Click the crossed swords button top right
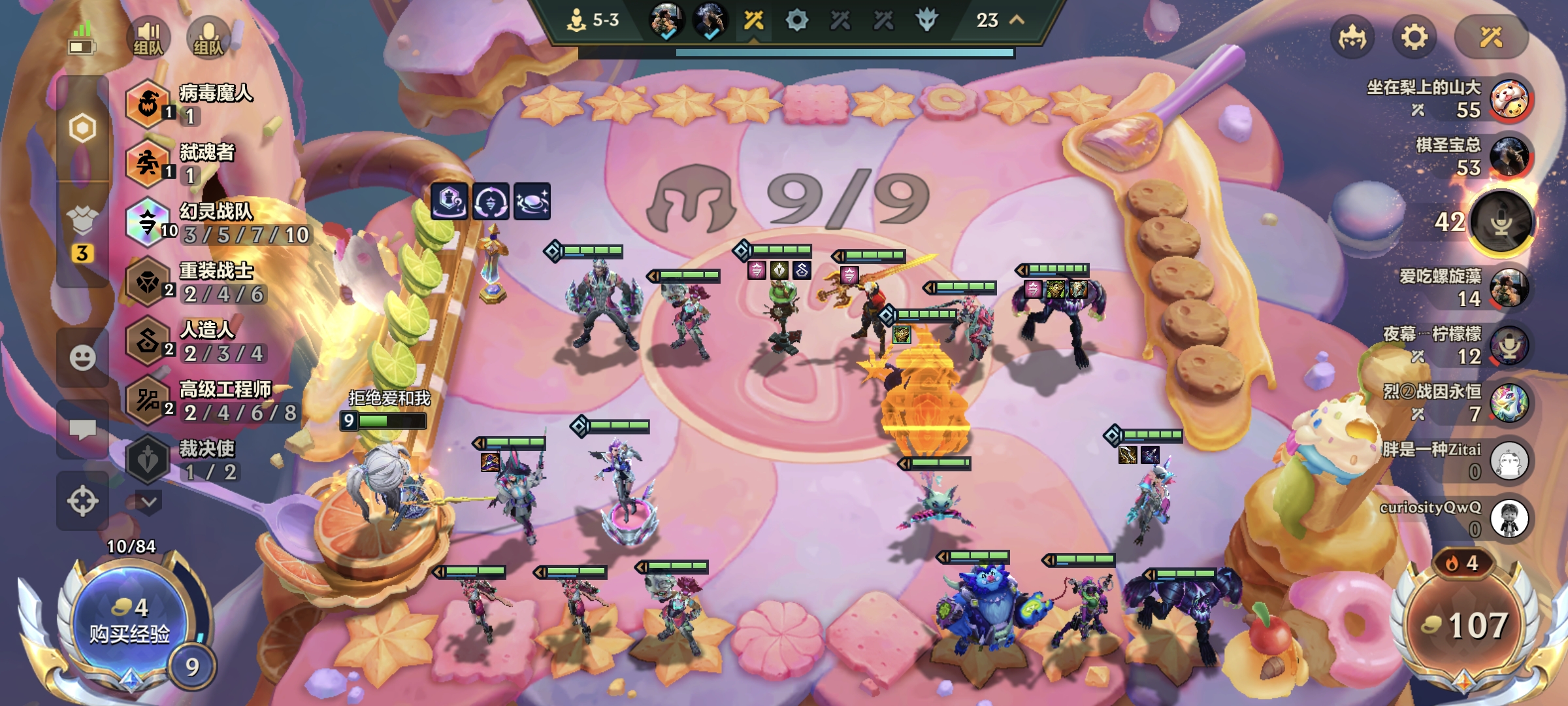The image size is (1568, 706). (1491, 37)
